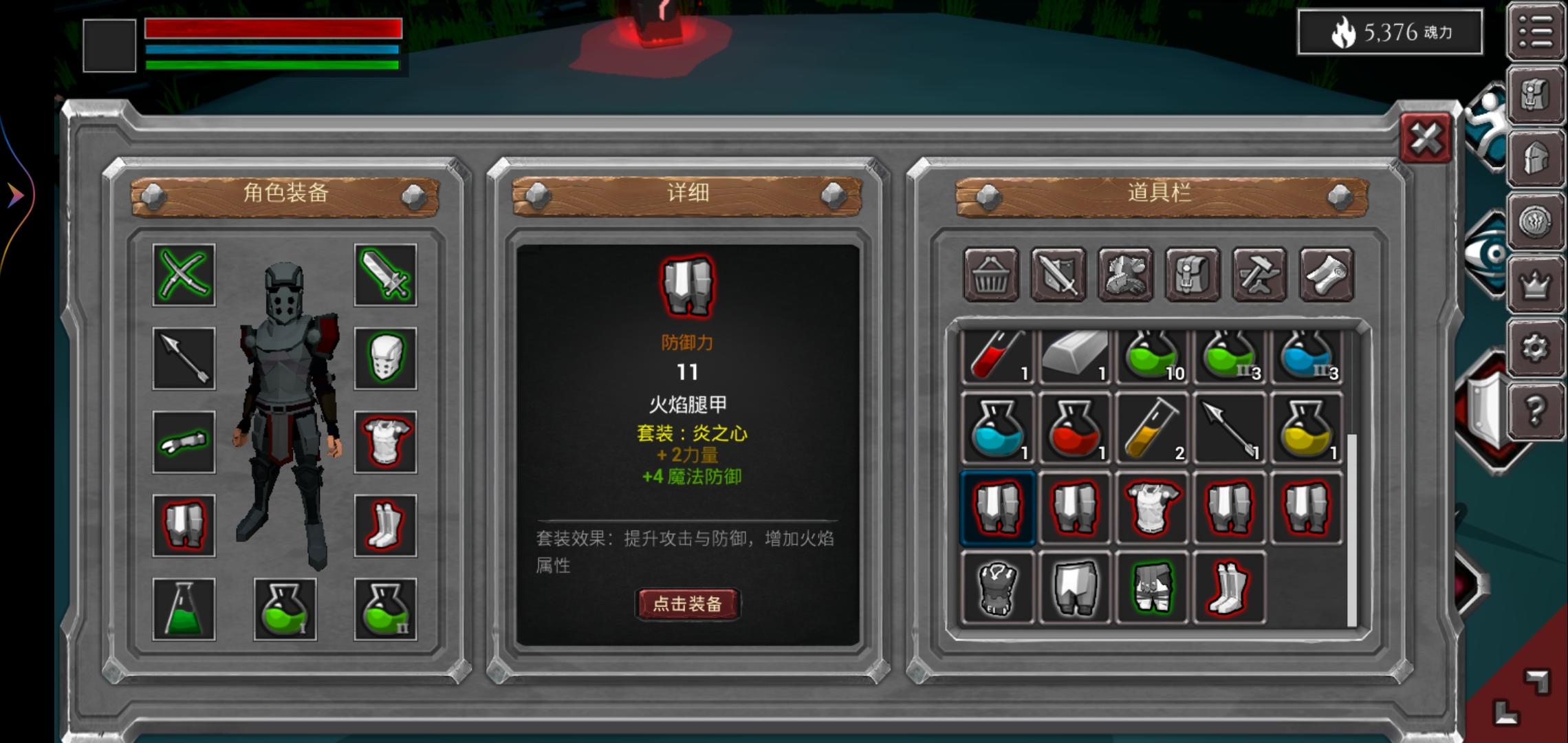Image resolution: width=1568 pixels, height=743 pixels.
Task: Select the selected 火焰腿甲 leg armor in inventory
Action: pos(998,509)
